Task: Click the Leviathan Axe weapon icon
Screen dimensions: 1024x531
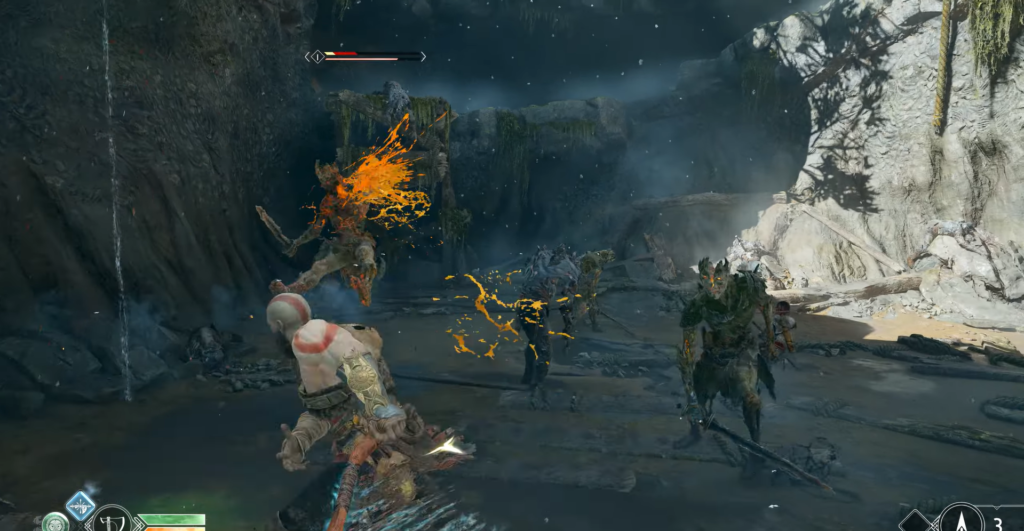Action: click(x=112, y=520)
